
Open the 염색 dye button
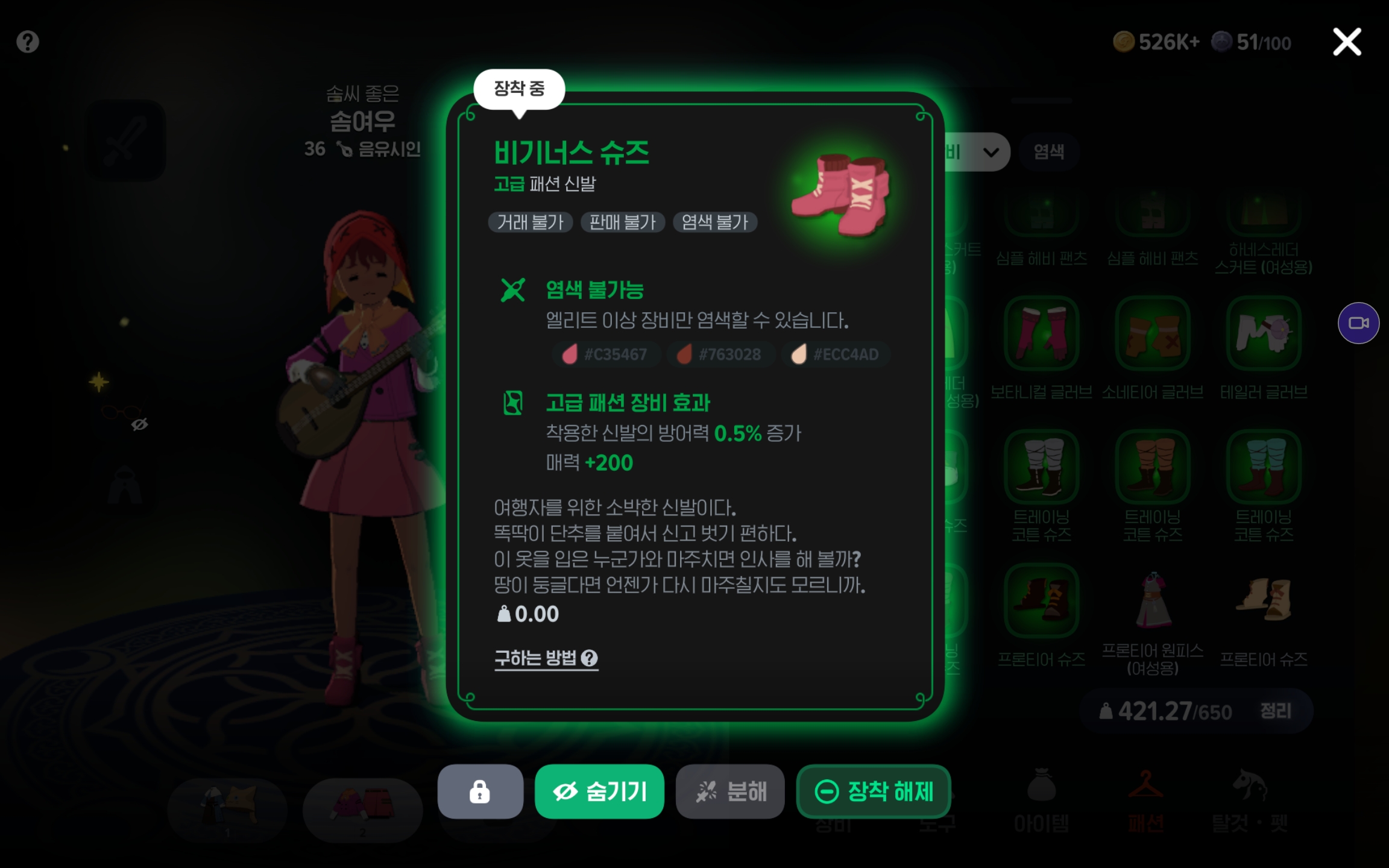tap(1048, 152)
